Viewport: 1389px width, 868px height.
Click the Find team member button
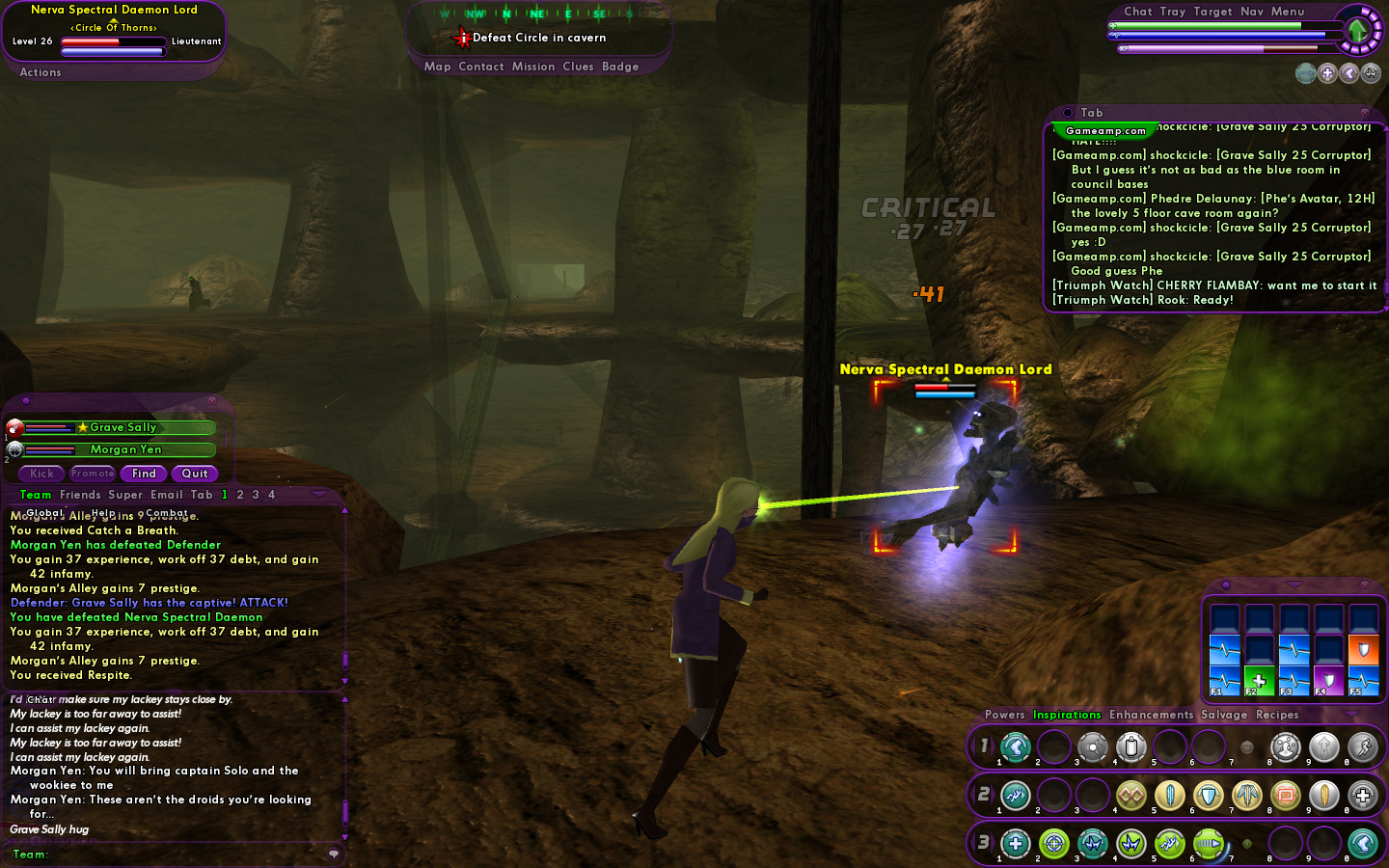pyautogui.click(x=144, y=474)
